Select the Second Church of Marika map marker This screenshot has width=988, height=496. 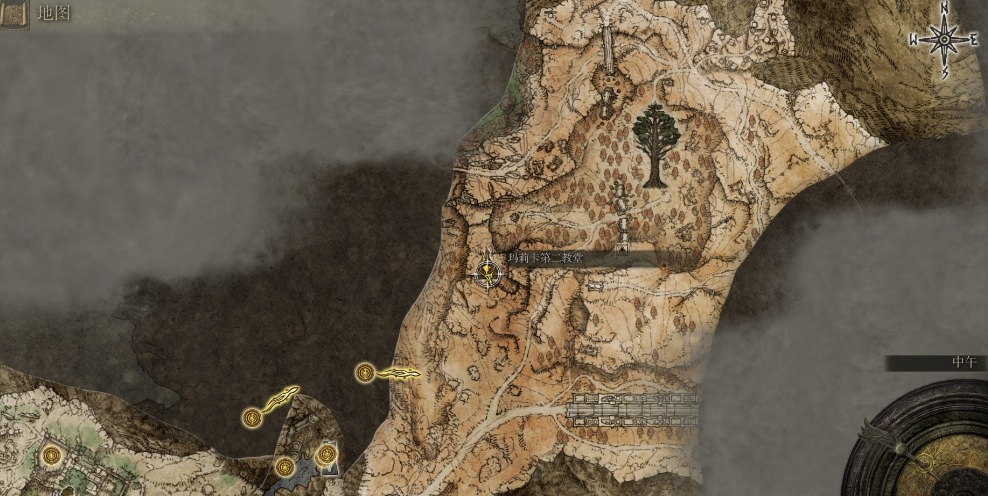(488, 272)
